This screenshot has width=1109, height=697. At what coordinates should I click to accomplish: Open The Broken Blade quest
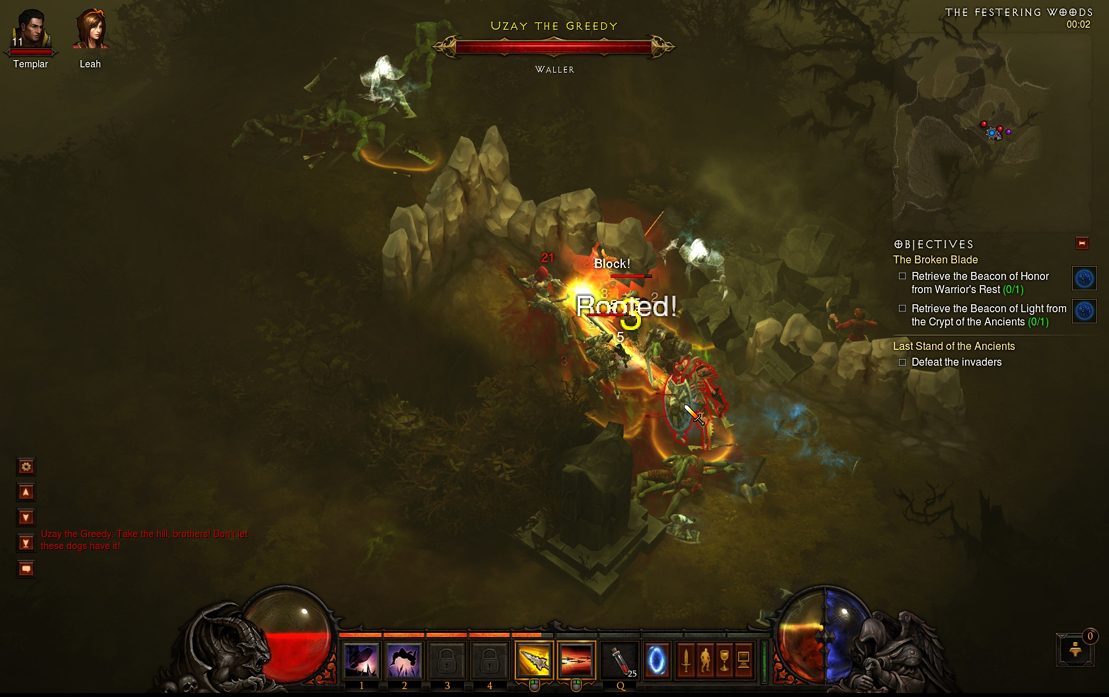click(935, 260)
